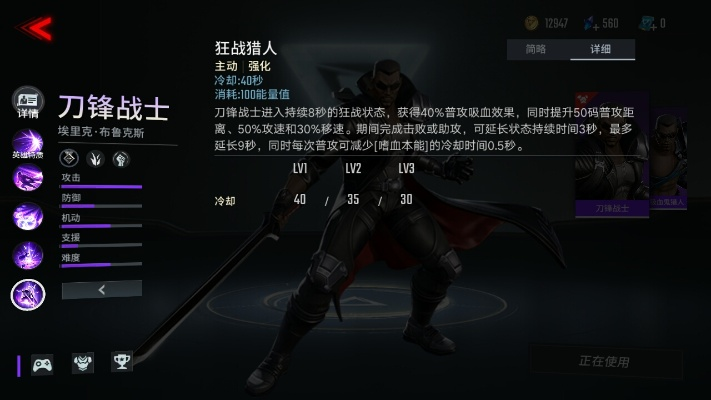Collapse the stats panel with the left arrow

coord(101,289)
